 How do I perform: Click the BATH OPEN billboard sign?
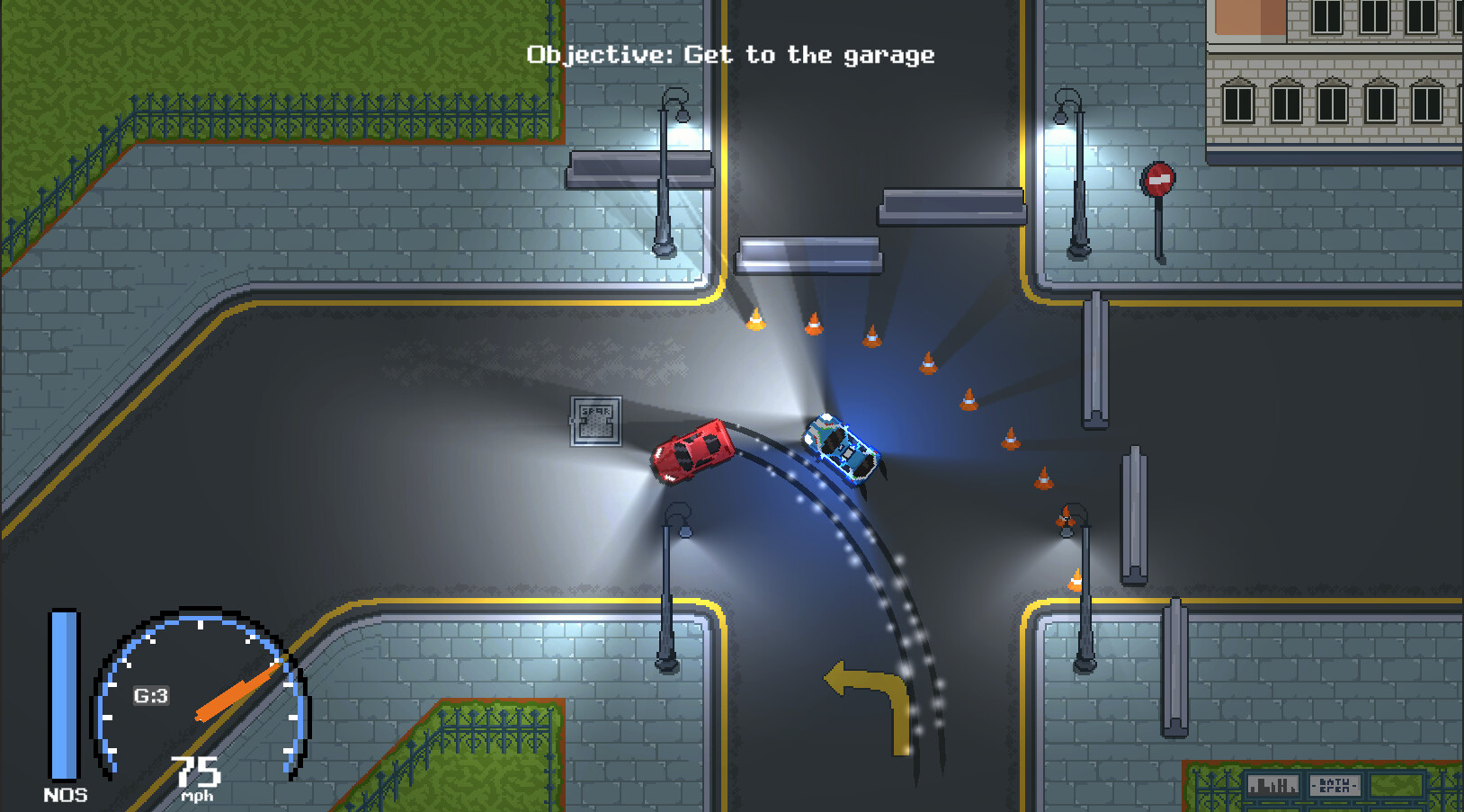(x=1335, y=785)
